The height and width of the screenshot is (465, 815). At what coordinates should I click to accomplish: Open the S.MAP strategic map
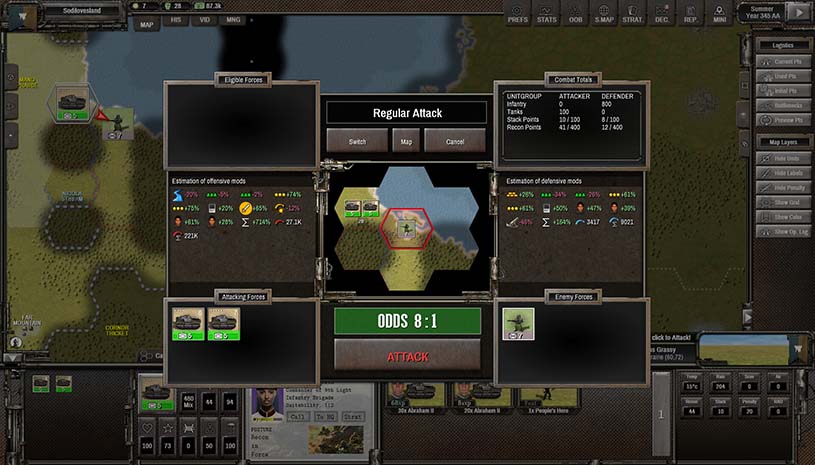pos(604,14)
